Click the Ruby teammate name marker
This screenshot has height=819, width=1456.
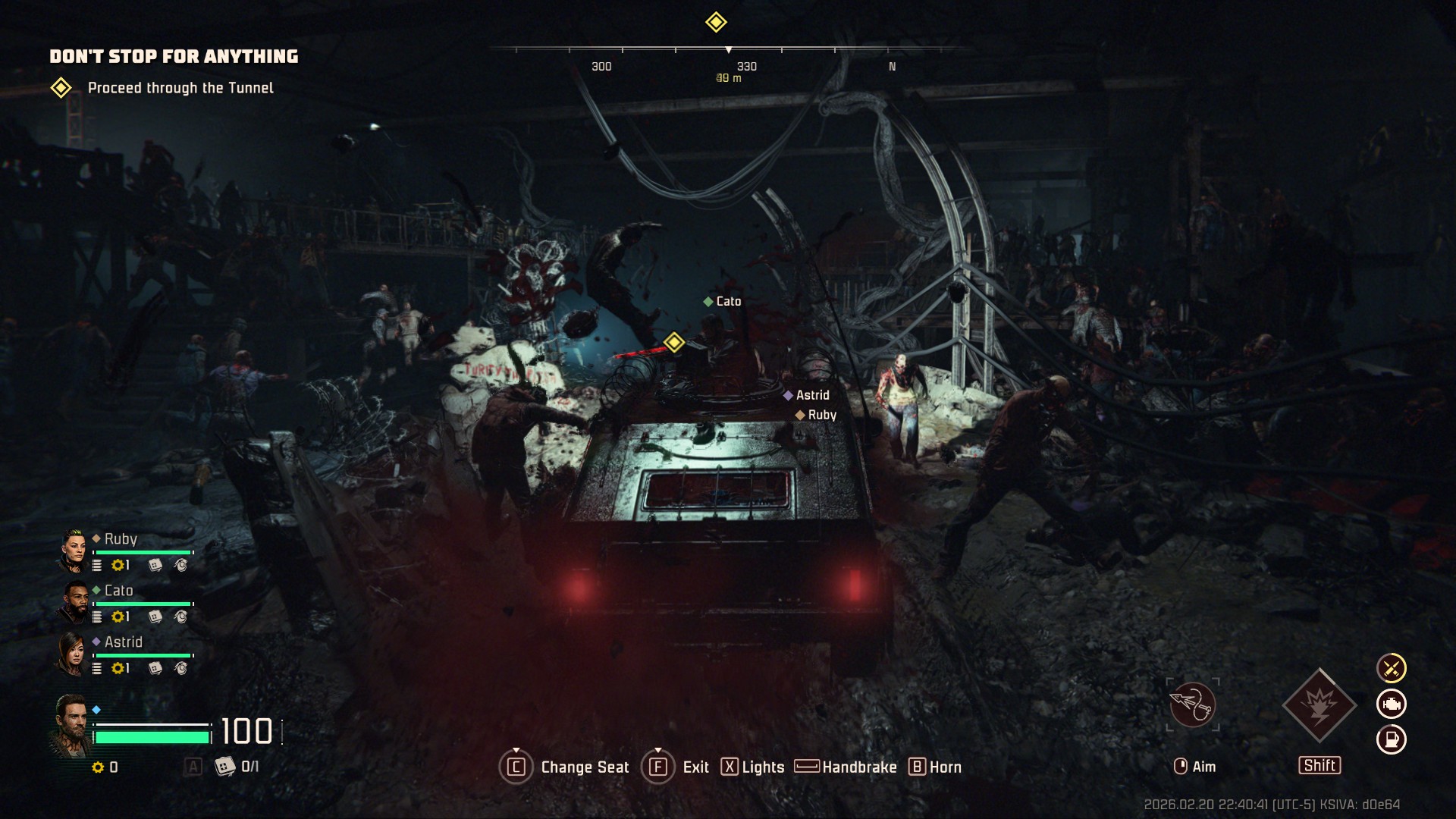822,415
